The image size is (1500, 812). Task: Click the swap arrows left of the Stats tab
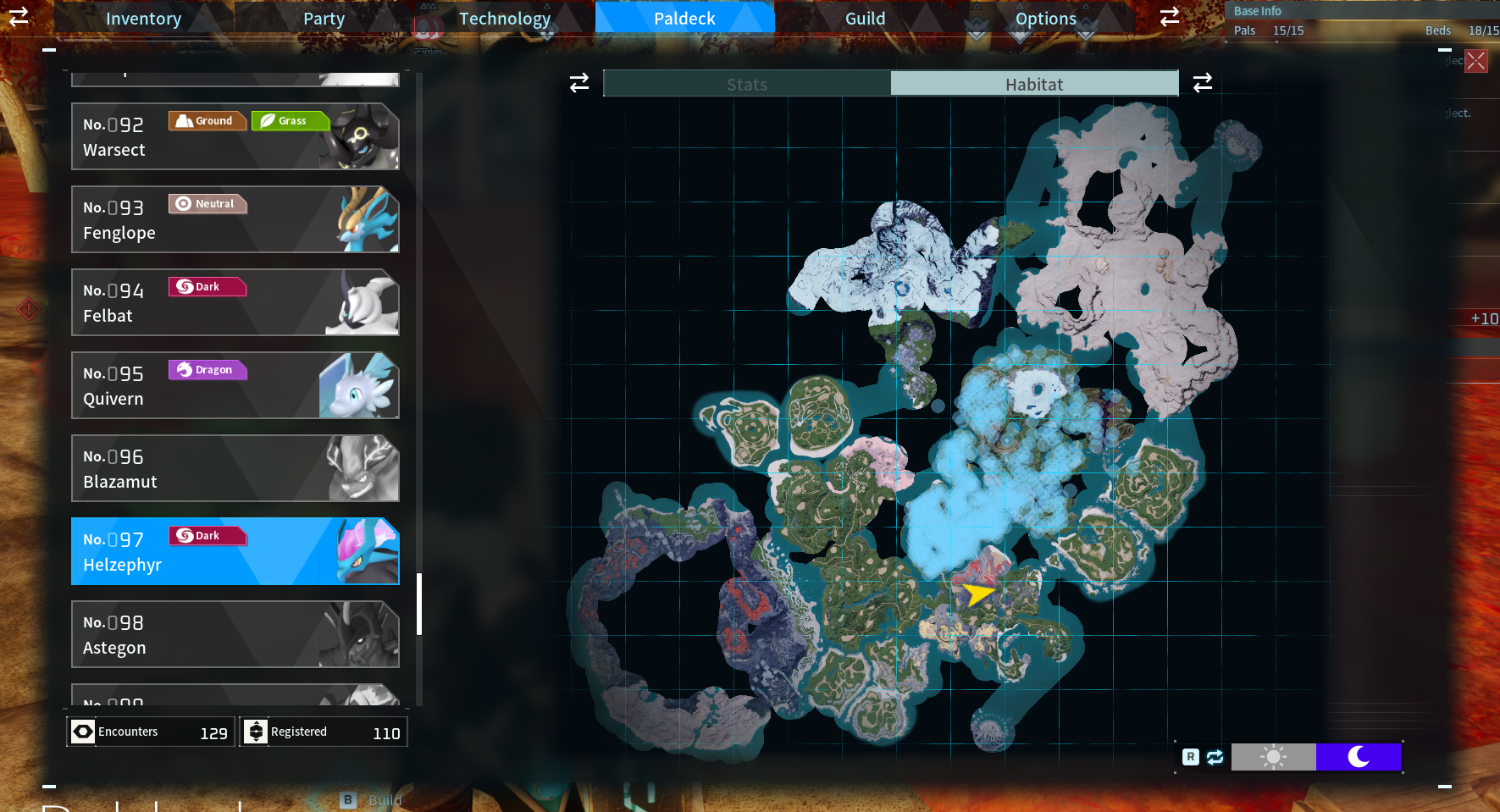(578, 83)
